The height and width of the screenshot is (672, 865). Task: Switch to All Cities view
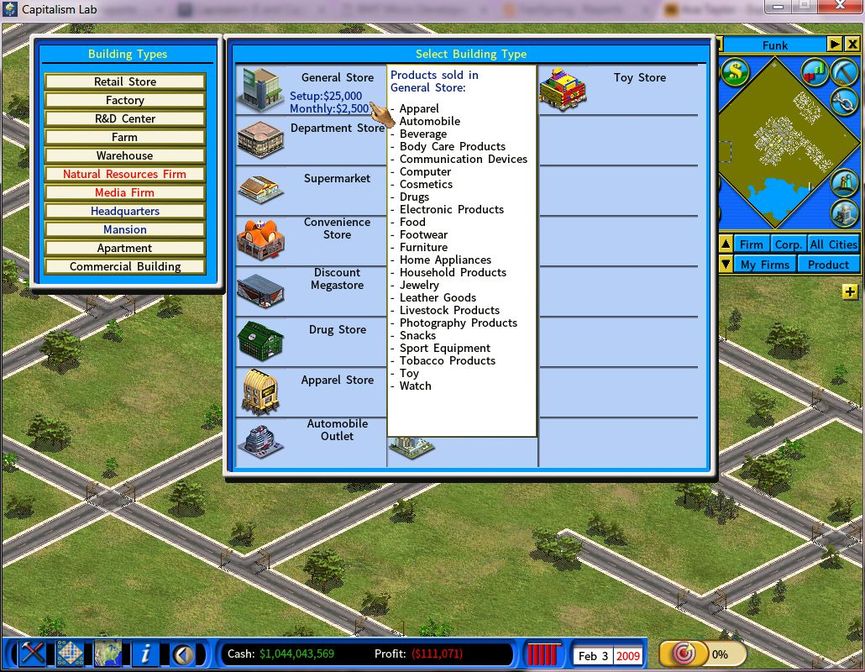tap(832, 245)
